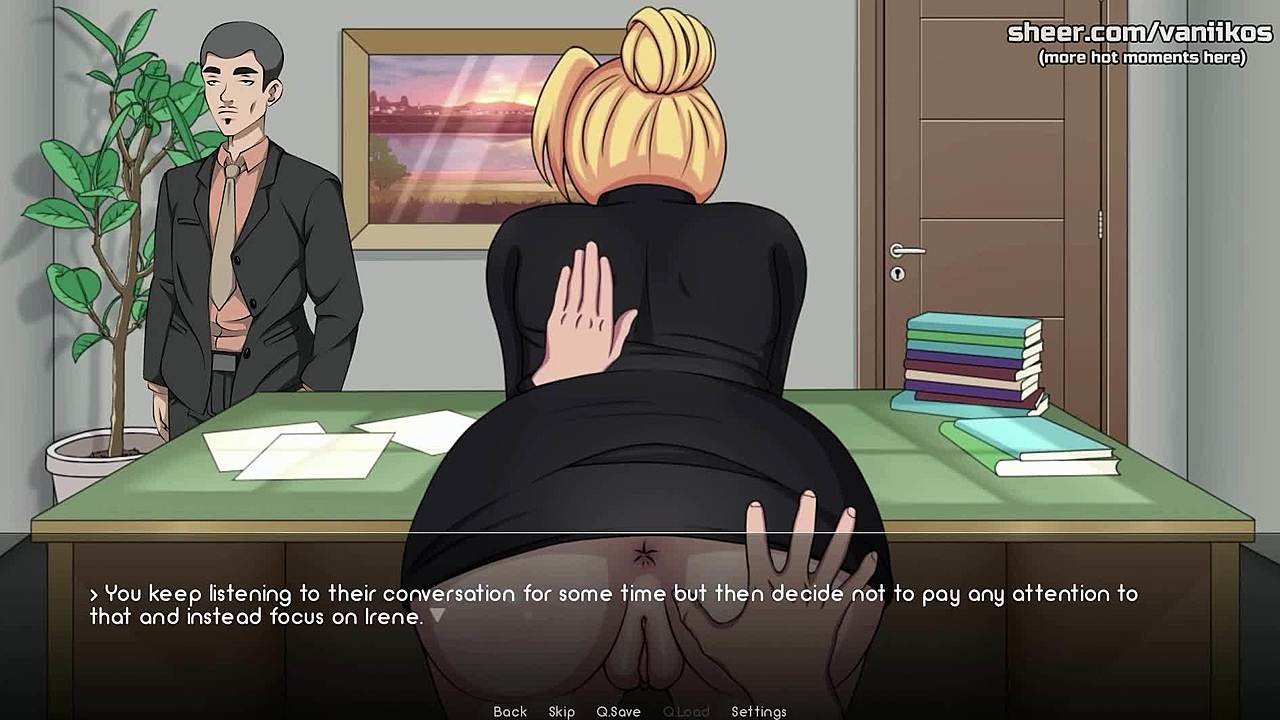This screenshot has height=720, width=1280.
Task: Activate Skip in the quick menu
Action: (561, 711)
